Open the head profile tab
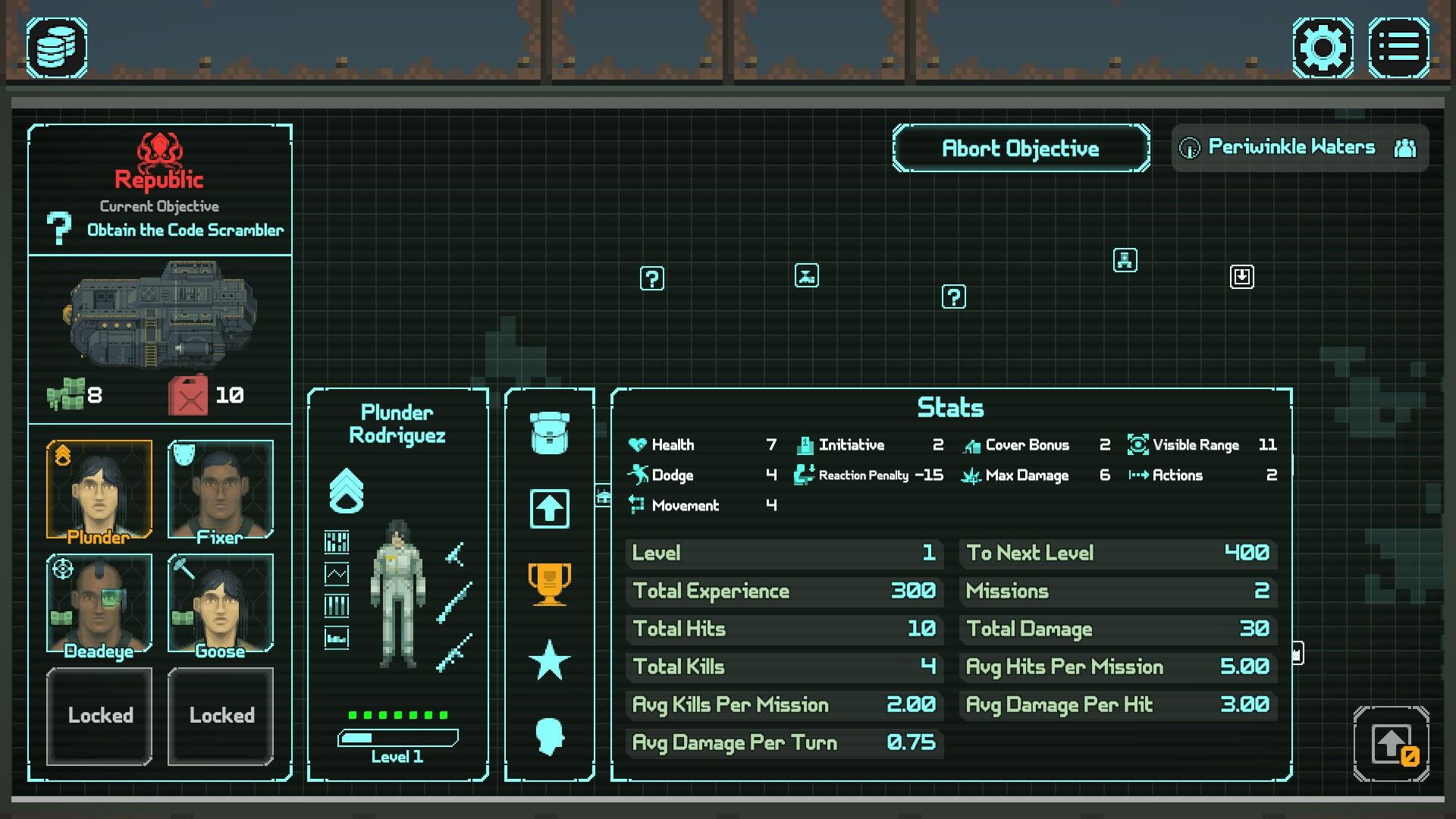This screenshot has width=1456, height=819. click(x=550, y=736)
